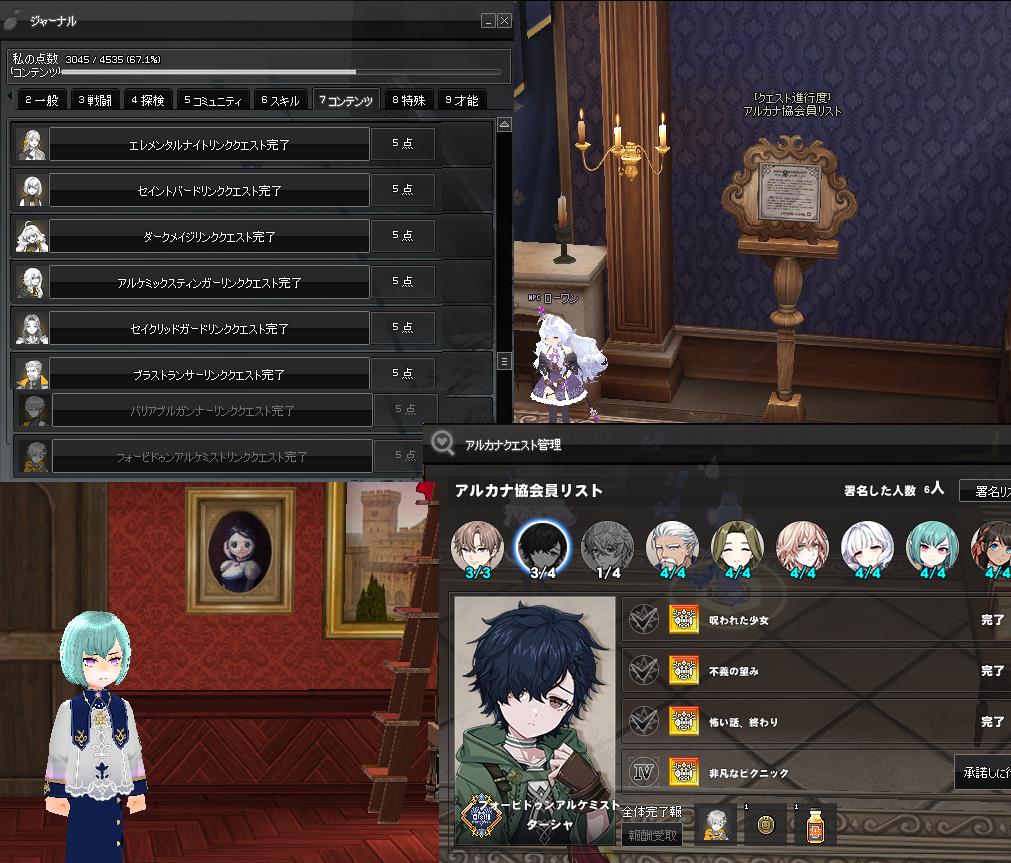Select the brown-haired member portrait showing 3/3
This screenshot has height=863, width=1011.
point(477,546)
